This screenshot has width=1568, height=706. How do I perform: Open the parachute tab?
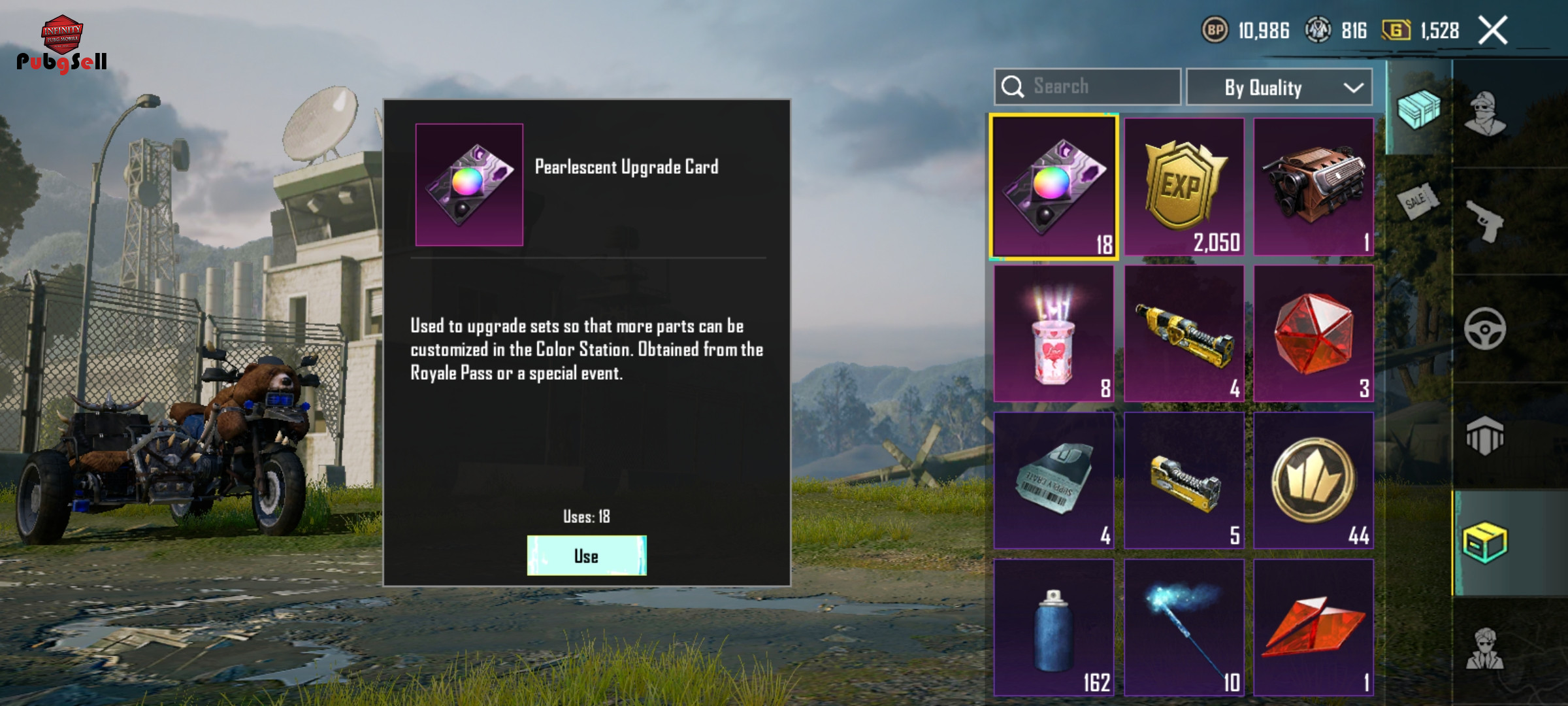1484,435
